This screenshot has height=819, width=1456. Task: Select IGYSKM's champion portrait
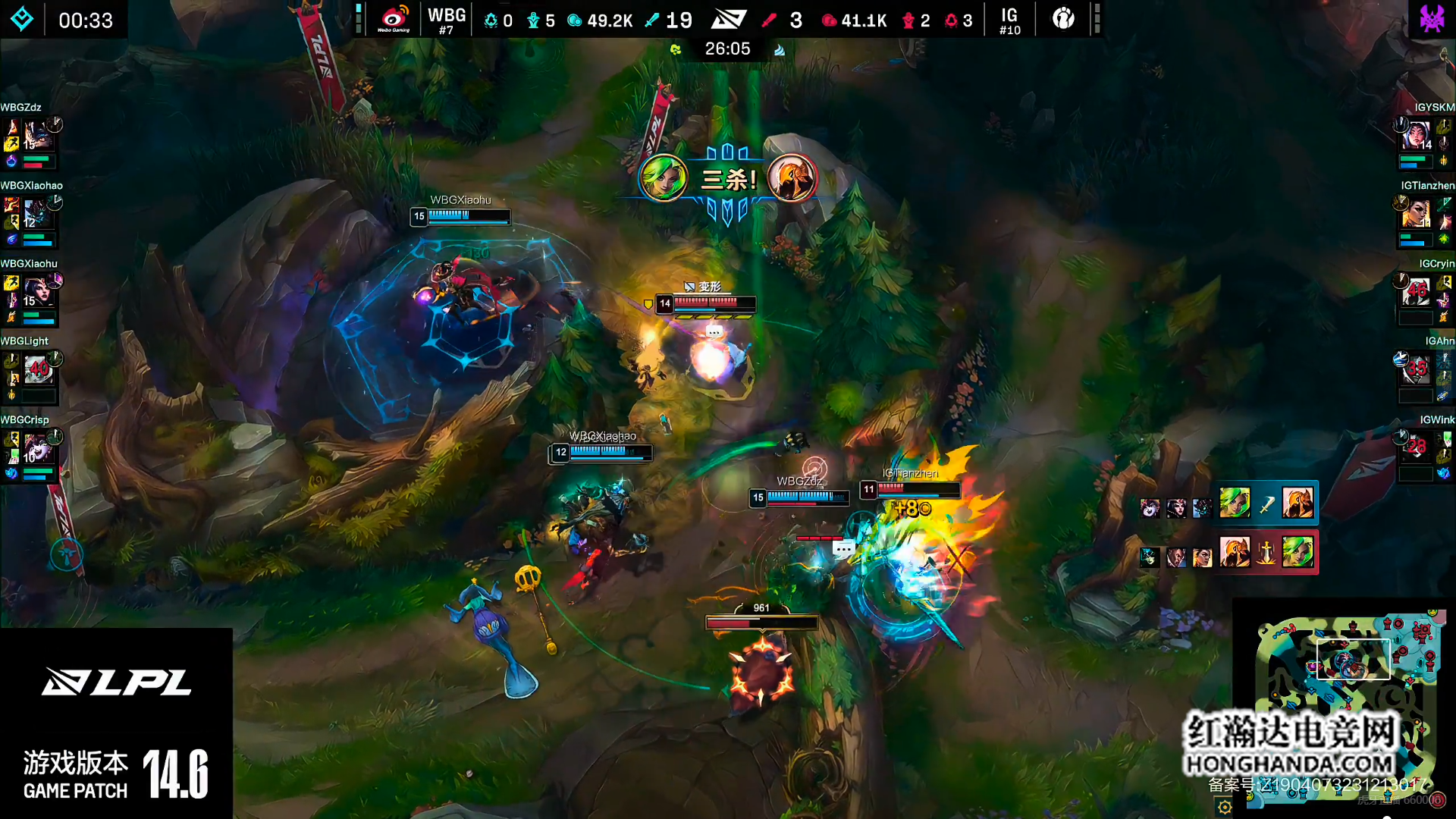pos(1416,136)
